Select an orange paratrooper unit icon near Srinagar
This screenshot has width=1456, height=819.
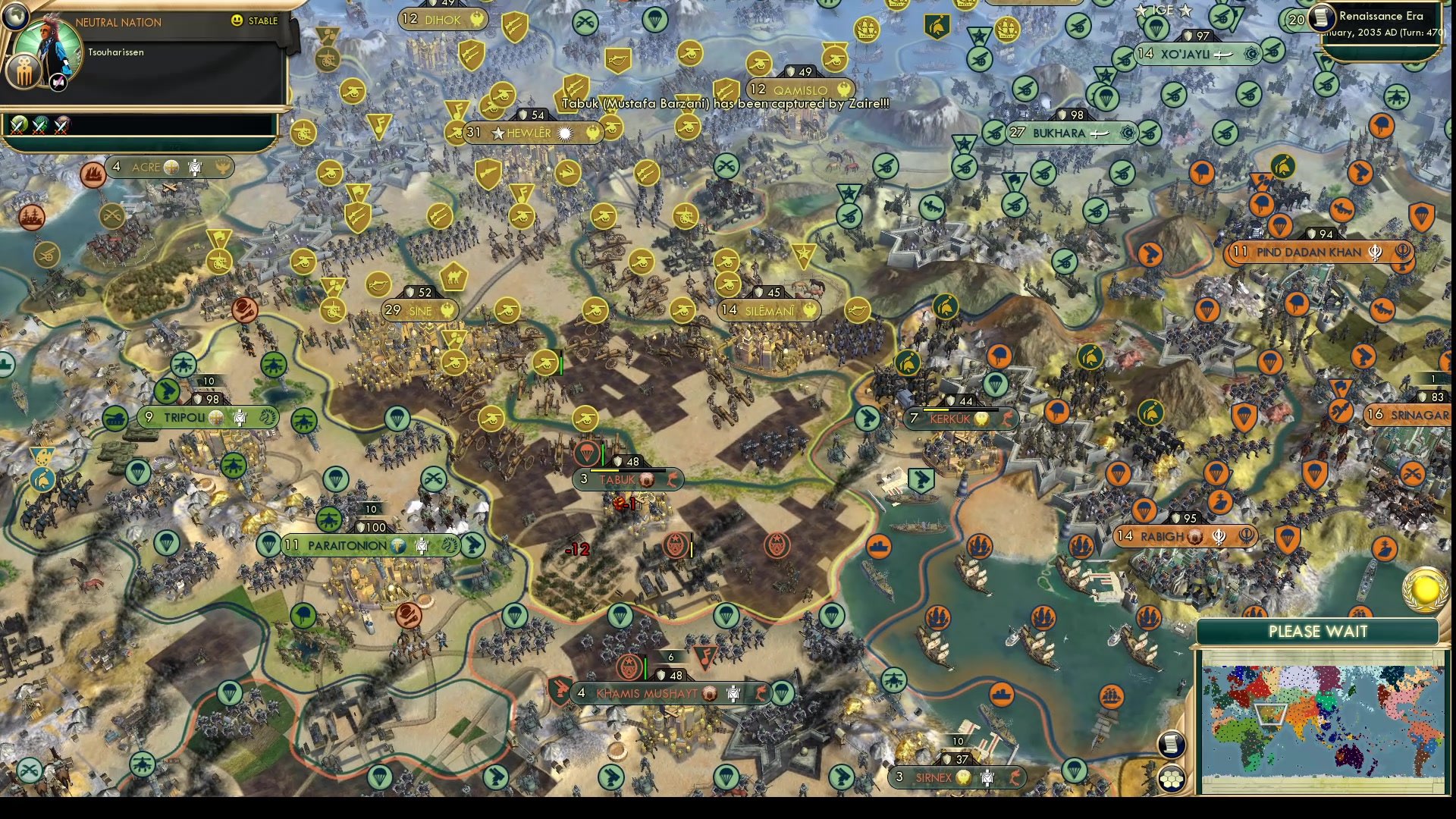tap(1271, 362)
